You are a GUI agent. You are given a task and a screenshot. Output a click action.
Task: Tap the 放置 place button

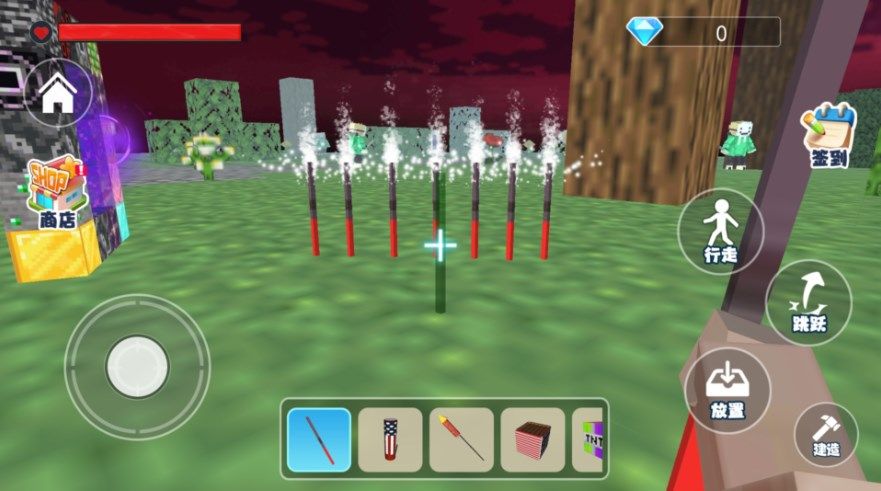click(727, 390)
